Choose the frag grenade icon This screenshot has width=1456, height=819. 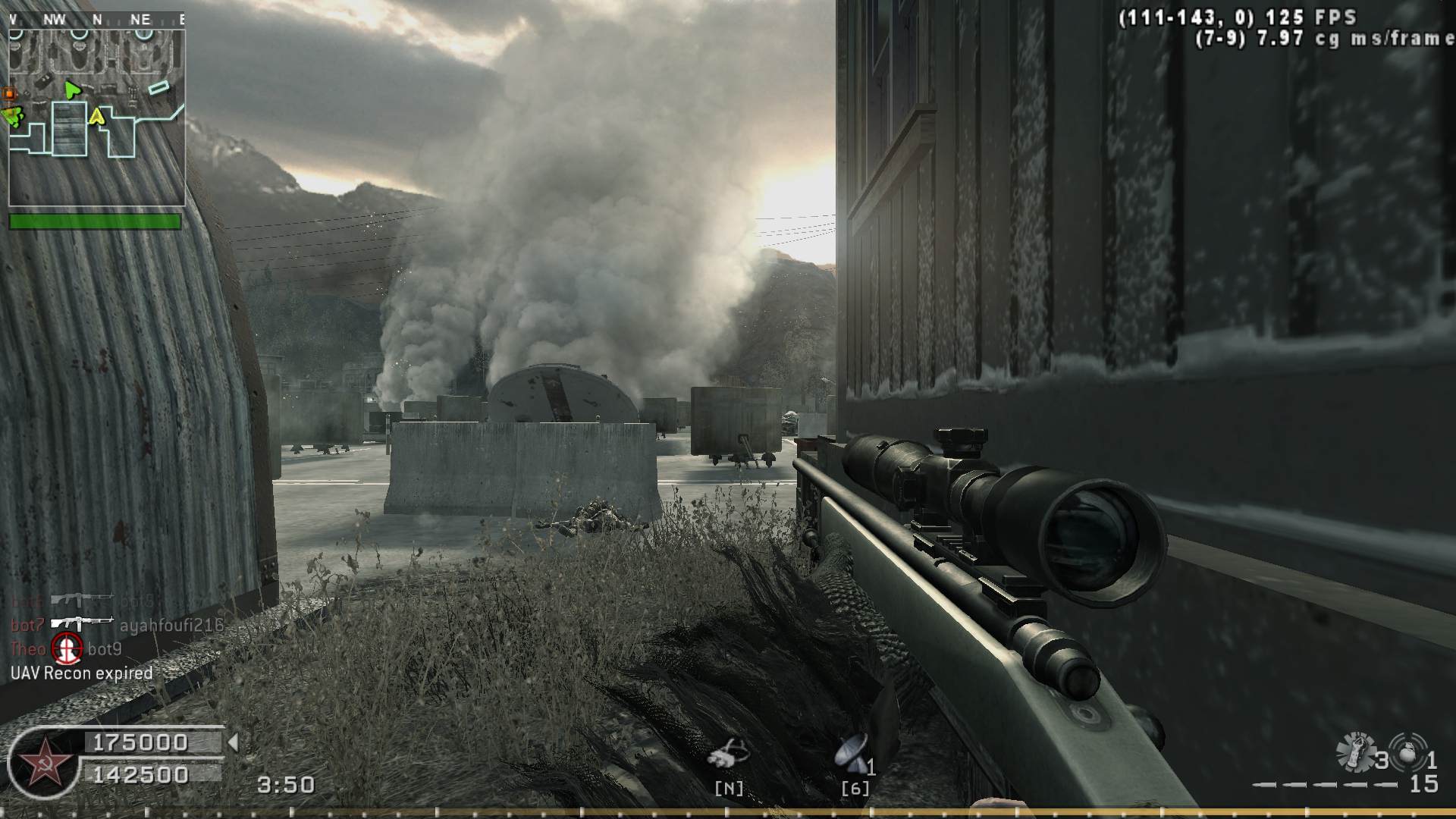(x=1407, y=751)
